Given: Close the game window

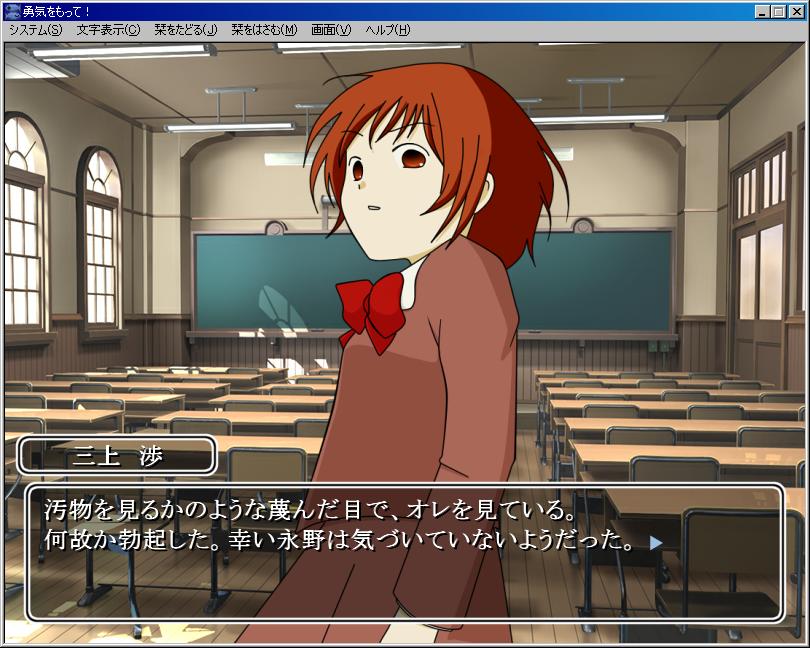Looking at the screenshot, I should coord(796,11).
